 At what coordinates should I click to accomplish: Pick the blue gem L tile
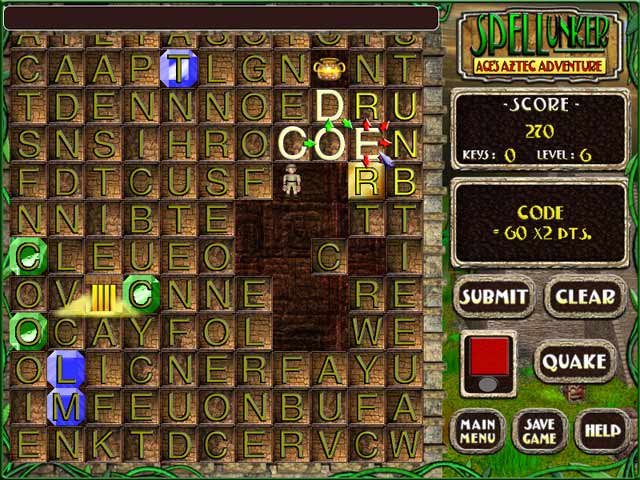[x=66, y=370]
